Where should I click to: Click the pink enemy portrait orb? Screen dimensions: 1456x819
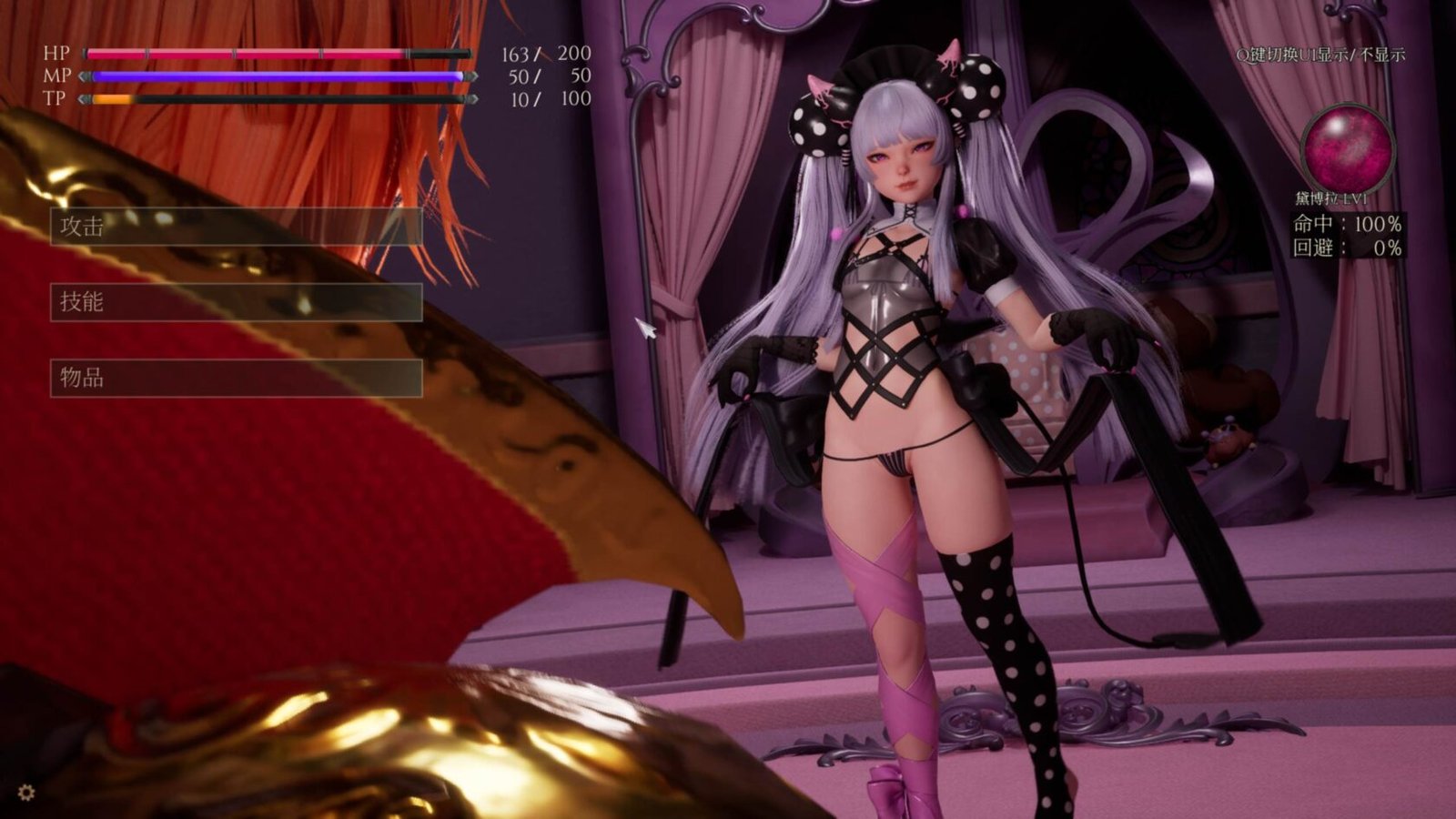(1347, 149)
